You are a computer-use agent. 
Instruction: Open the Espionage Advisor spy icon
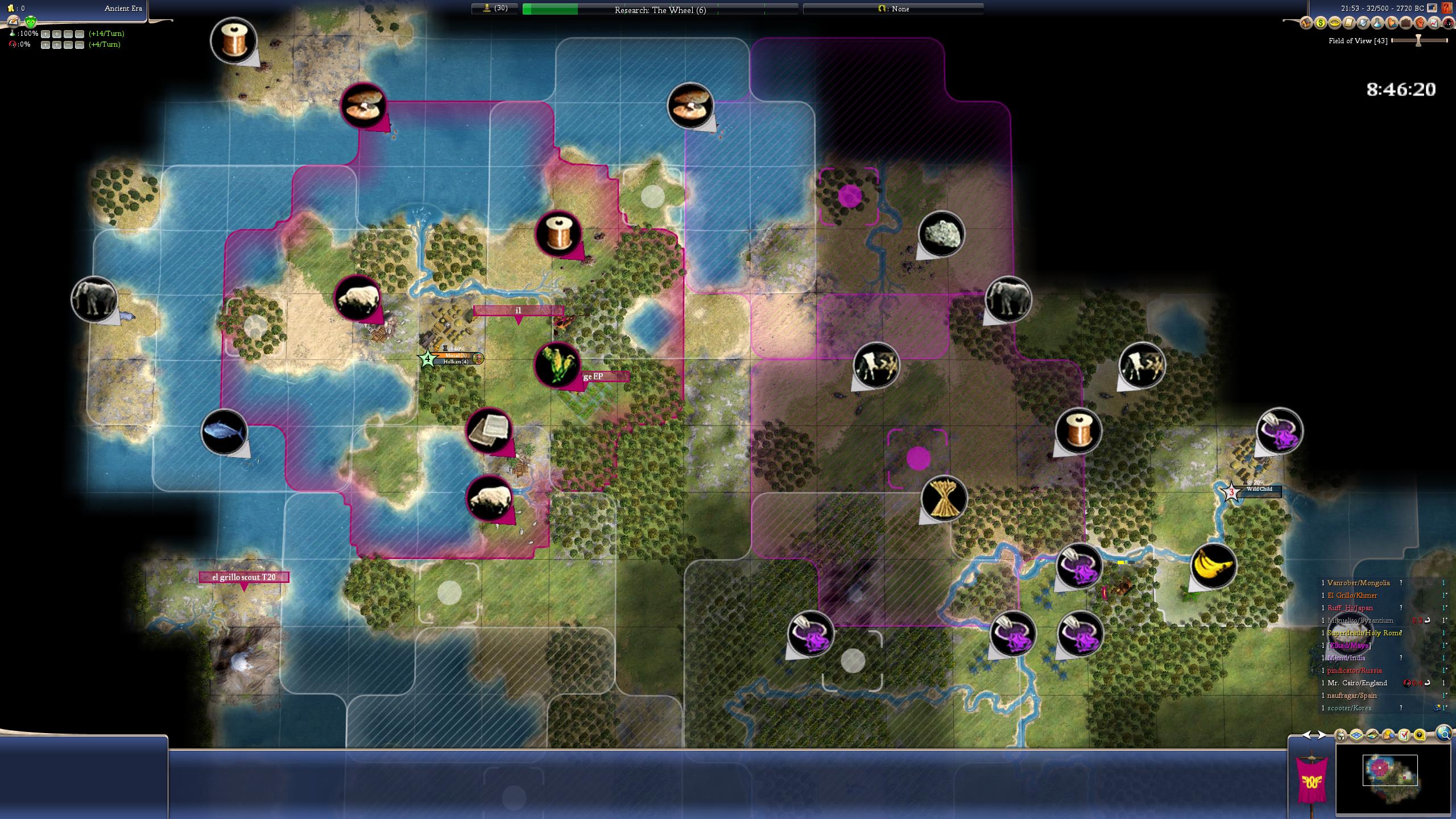click(1448, 23)
